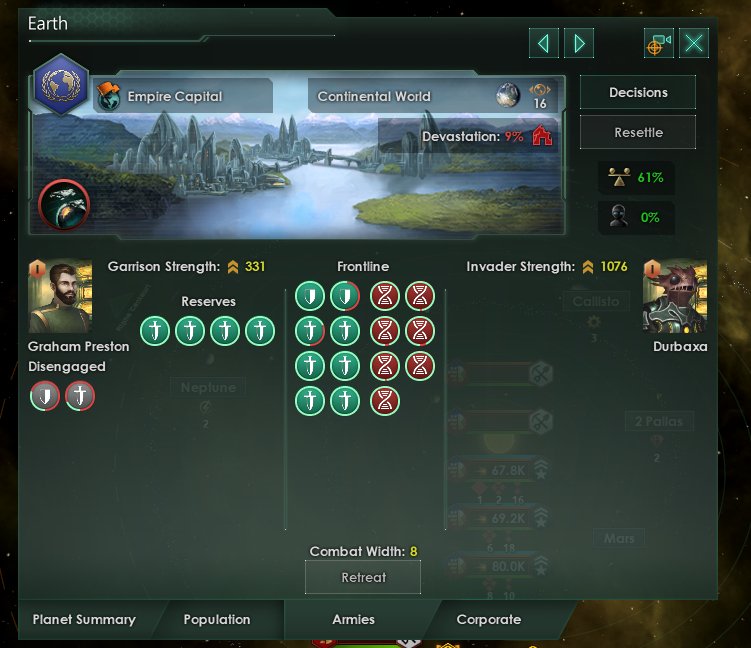751x648 pixels.
Task: Click the red devastation building icon
Action: tap(541, 136)
